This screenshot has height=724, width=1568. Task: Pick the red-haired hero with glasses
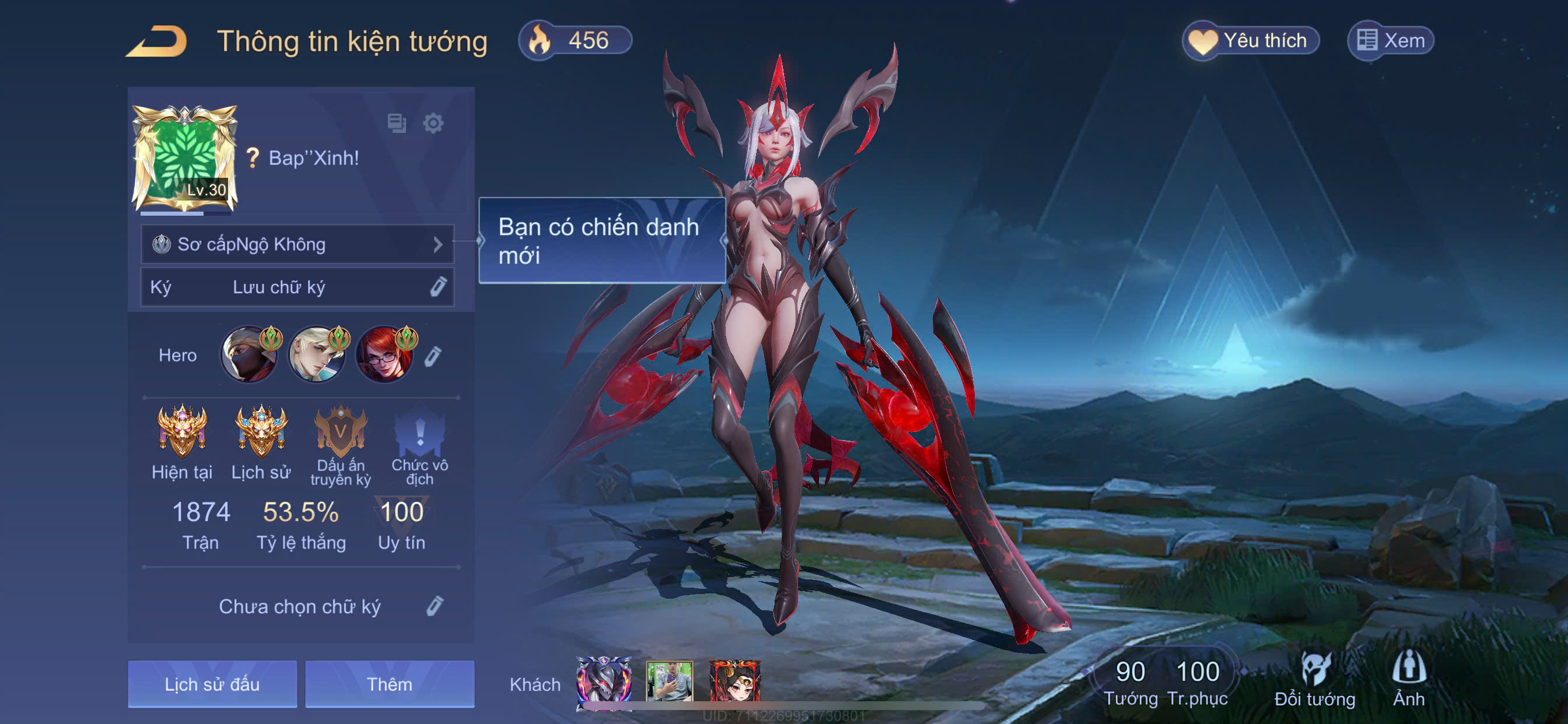coord(384,356)
